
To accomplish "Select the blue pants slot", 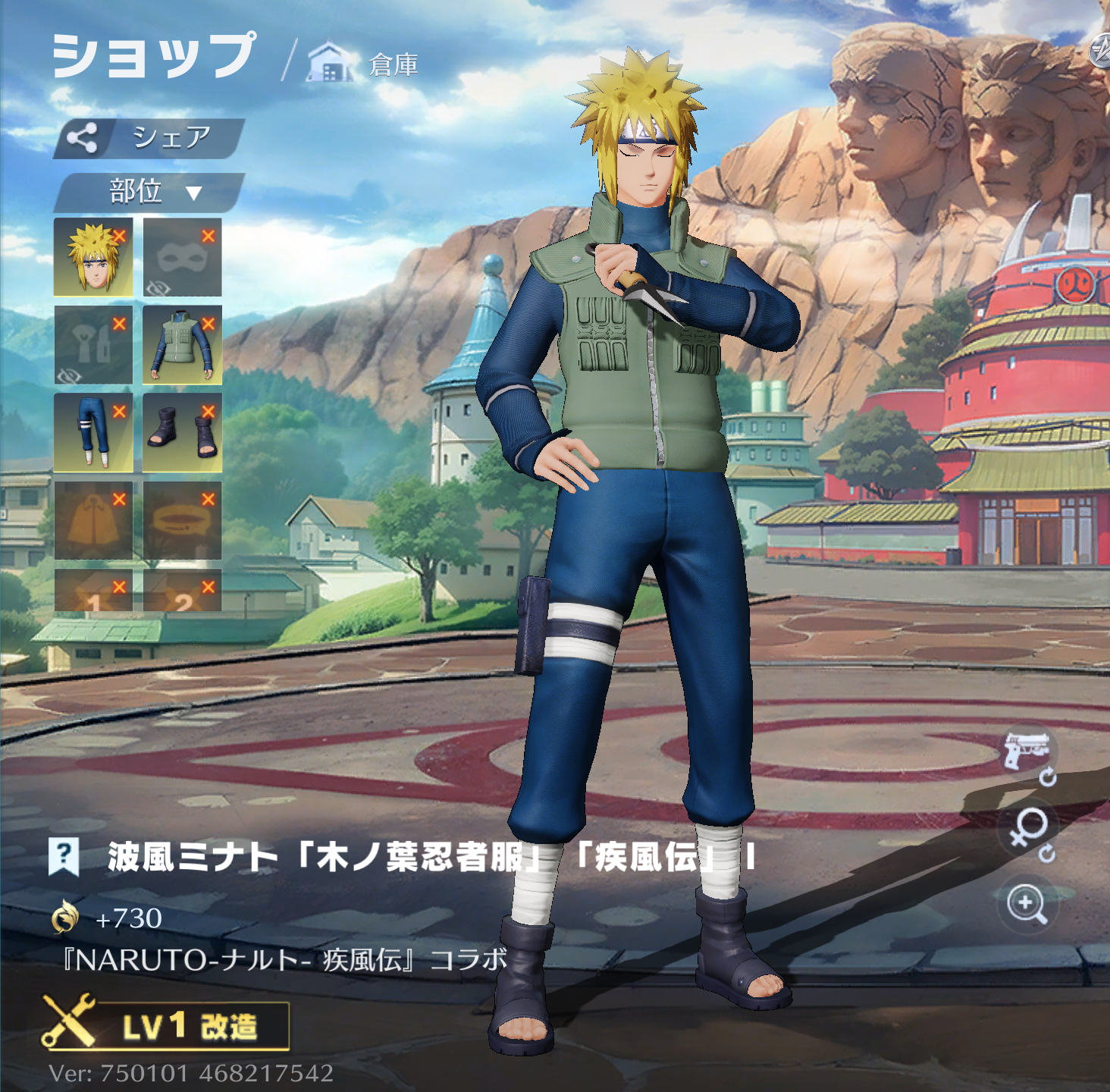I will (93, 432).
